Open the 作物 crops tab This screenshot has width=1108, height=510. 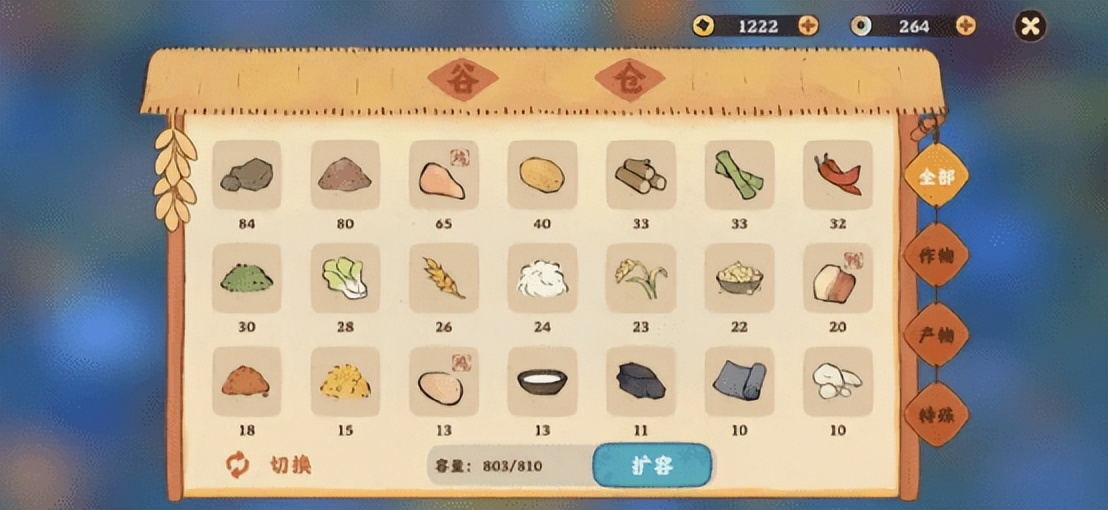point(936,256)
